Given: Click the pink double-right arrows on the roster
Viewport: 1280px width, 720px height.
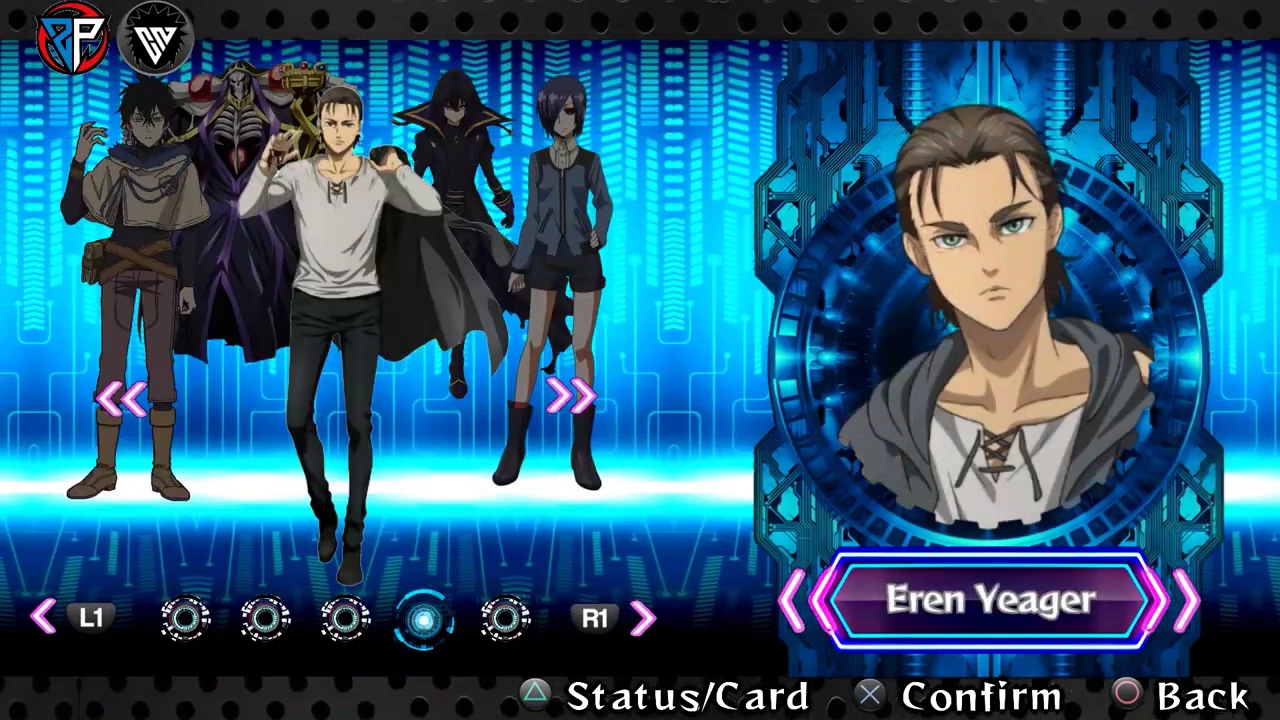Looking at the screenshot, I should [x=571, y=397].
